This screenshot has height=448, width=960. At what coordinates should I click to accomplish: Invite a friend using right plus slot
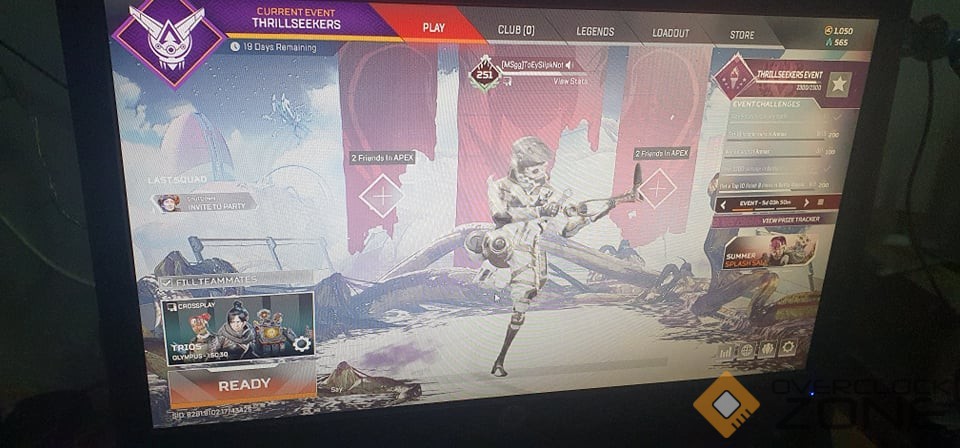(656, 187)
